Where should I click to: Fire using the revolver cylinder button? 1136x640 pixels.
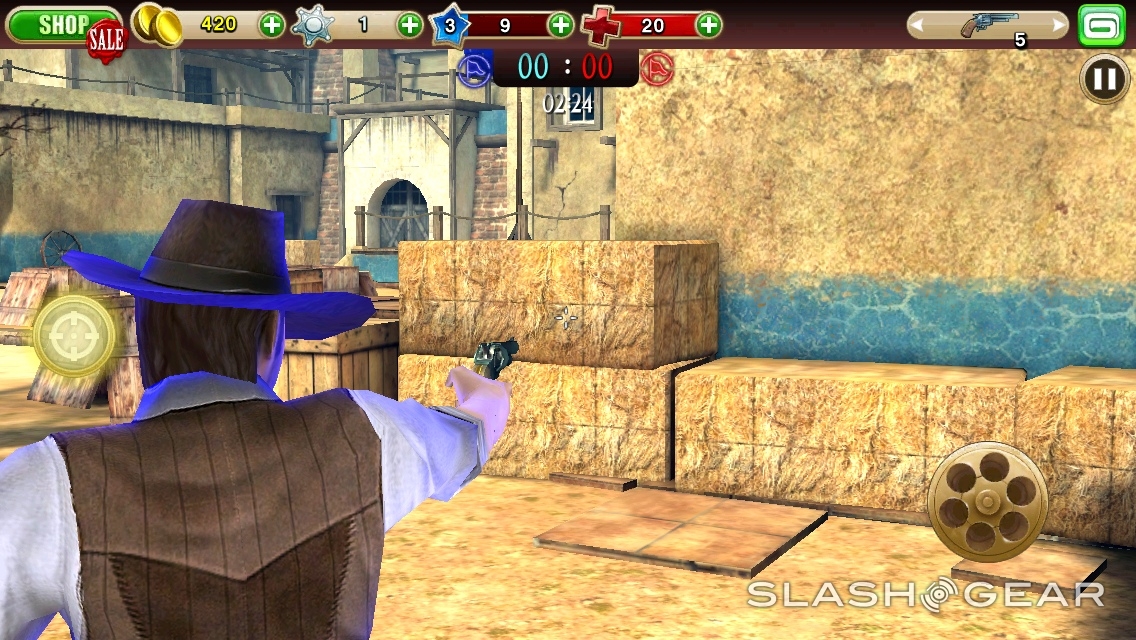tap(987, 501)
